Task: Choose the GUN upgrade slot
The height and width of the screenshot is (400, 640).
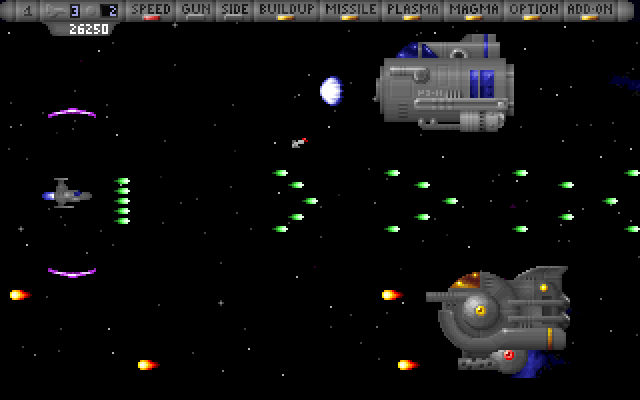Action: [x=196, y=10]
